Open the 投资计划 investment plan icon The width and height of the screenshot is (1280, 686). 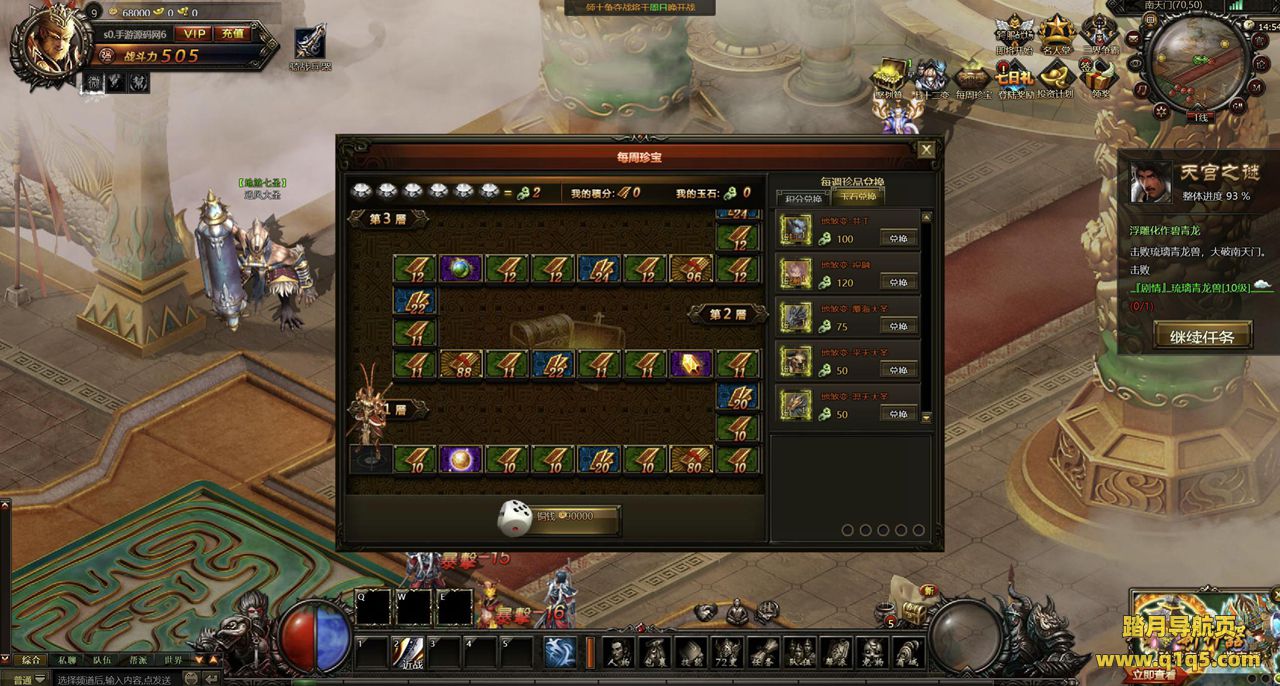(x=1055, y=80)
